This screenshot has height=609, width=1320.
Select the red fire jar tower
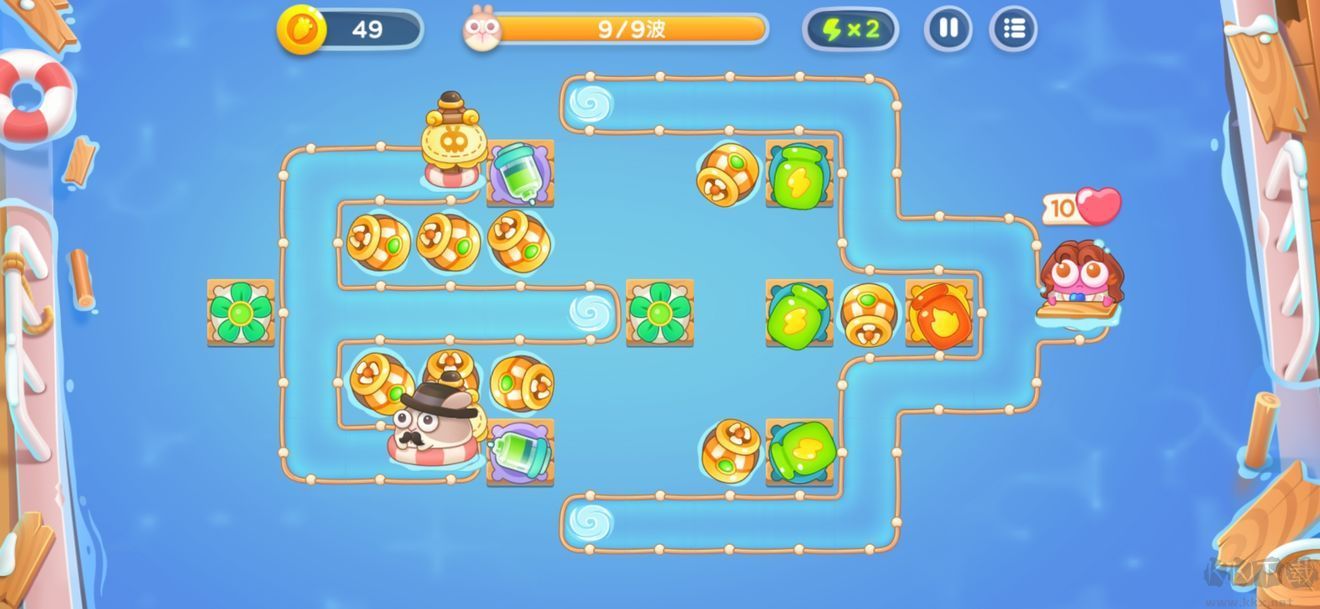[x=939, y=314]
